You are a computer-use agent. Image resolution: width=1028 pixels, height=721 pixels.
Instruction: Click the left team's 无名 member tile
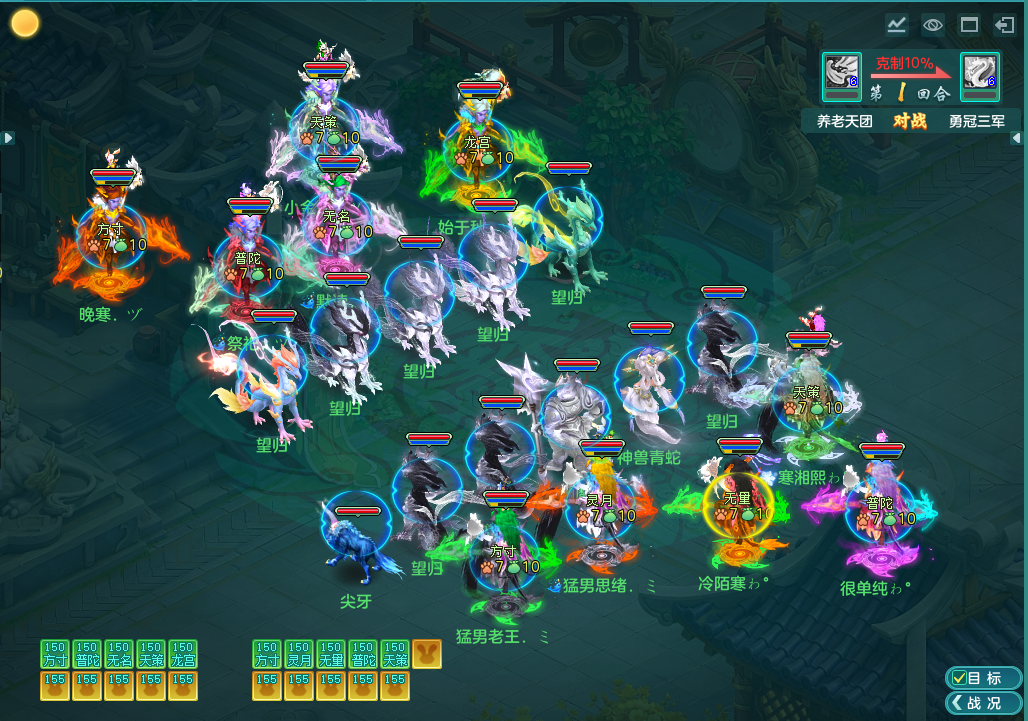tap(119, 654)
